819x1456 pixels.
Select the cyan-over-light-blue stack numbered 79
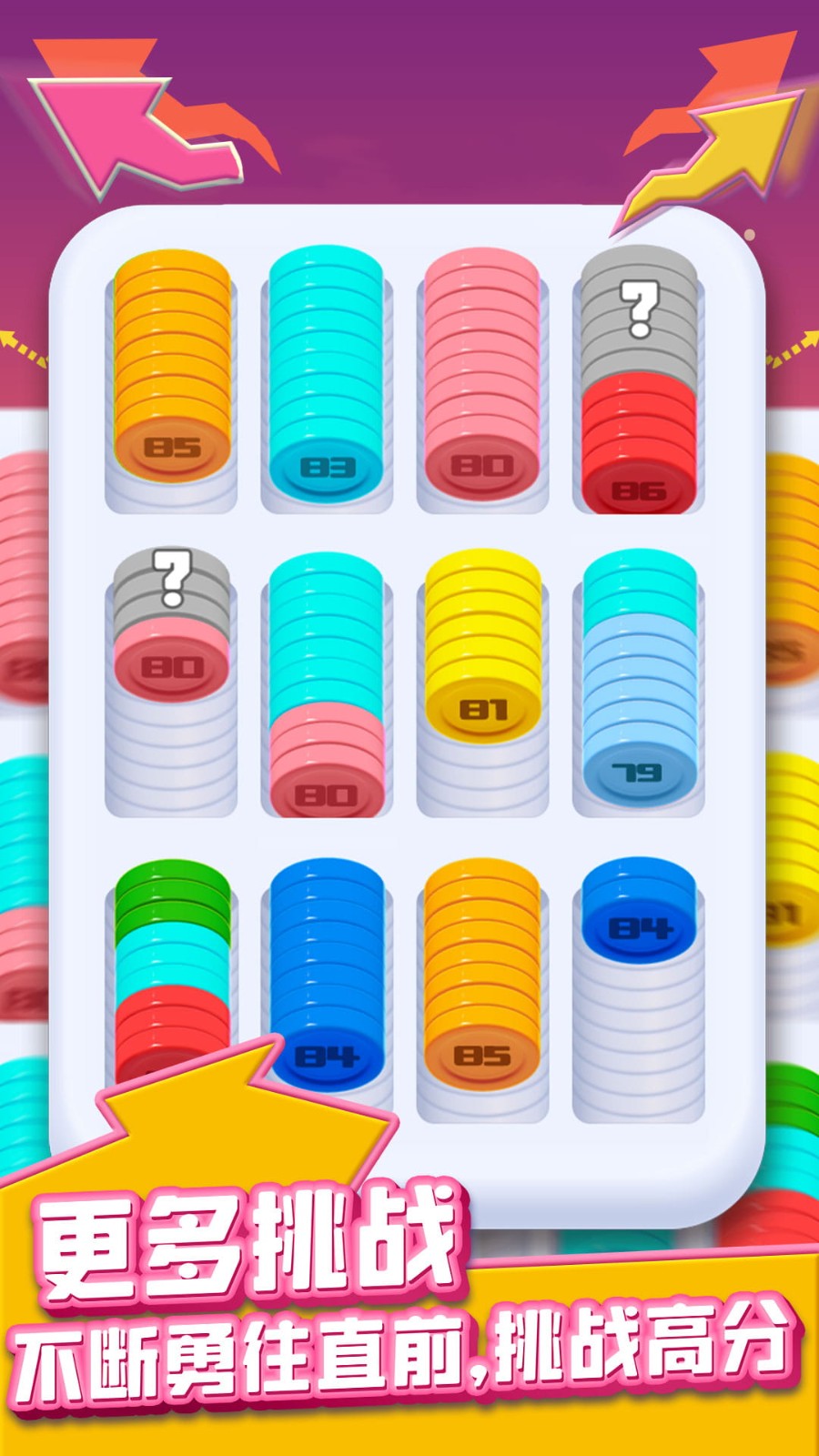tap(639, 682)
